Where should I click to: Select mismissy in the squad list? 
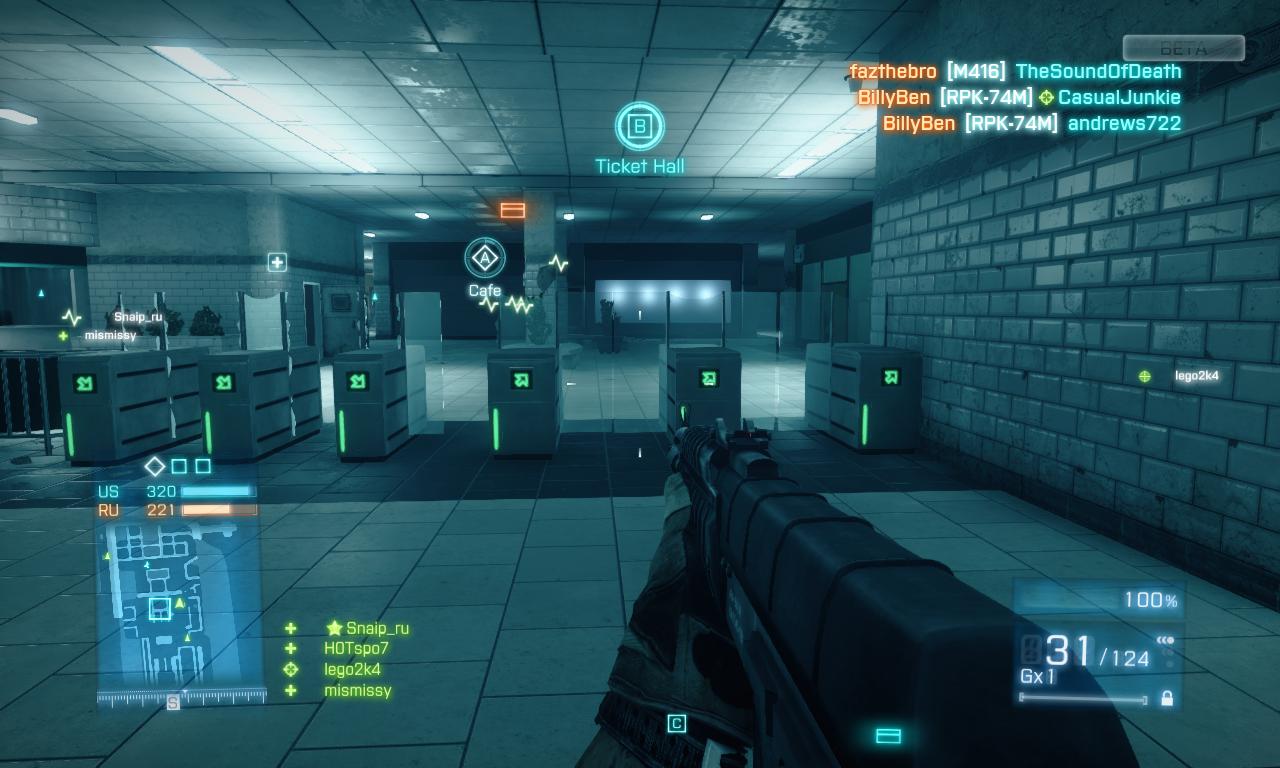point(357,691)
